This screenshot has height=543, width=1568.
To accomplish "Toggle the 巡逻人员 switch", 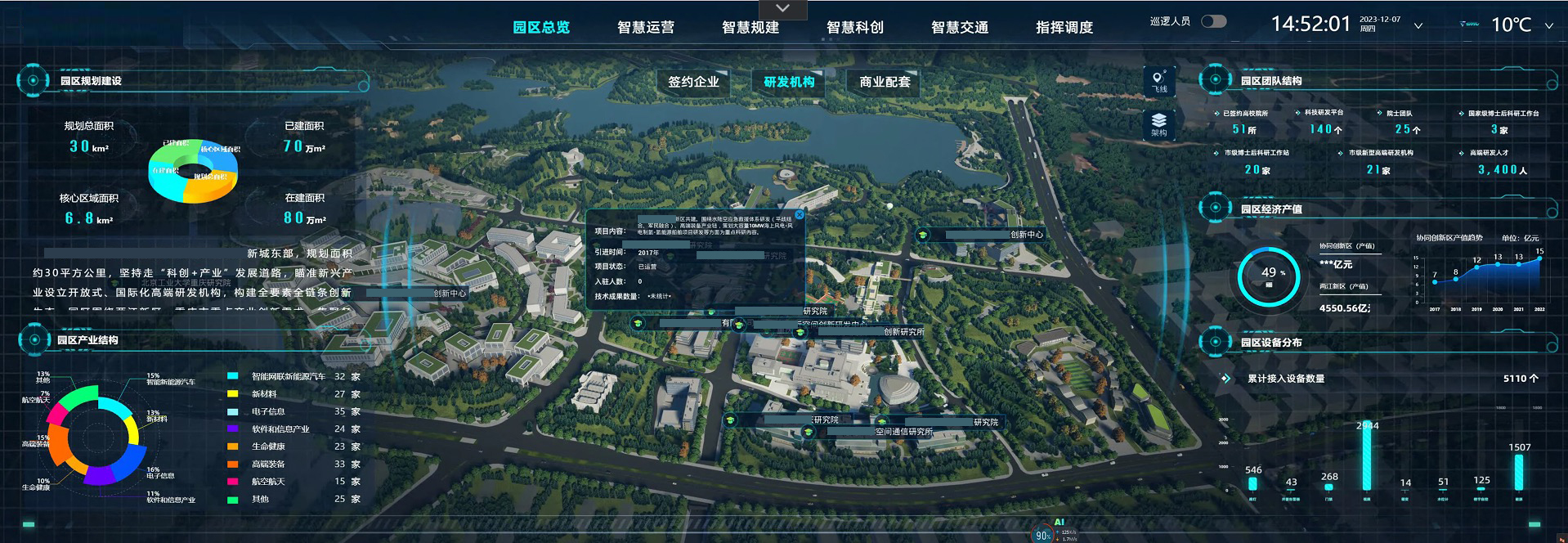I will (1213, 21).
